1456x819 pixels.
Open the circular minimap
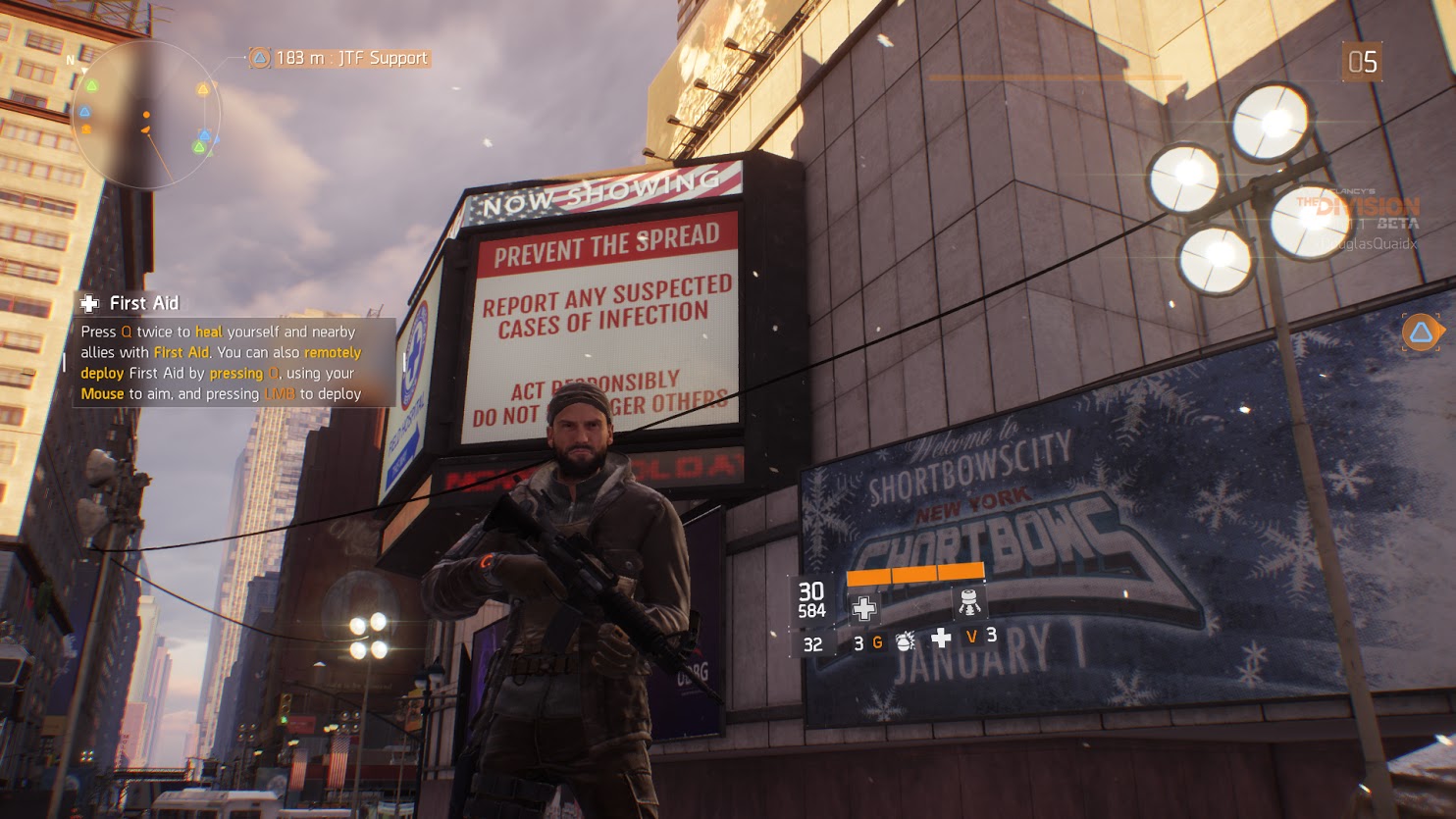point(147,115)
